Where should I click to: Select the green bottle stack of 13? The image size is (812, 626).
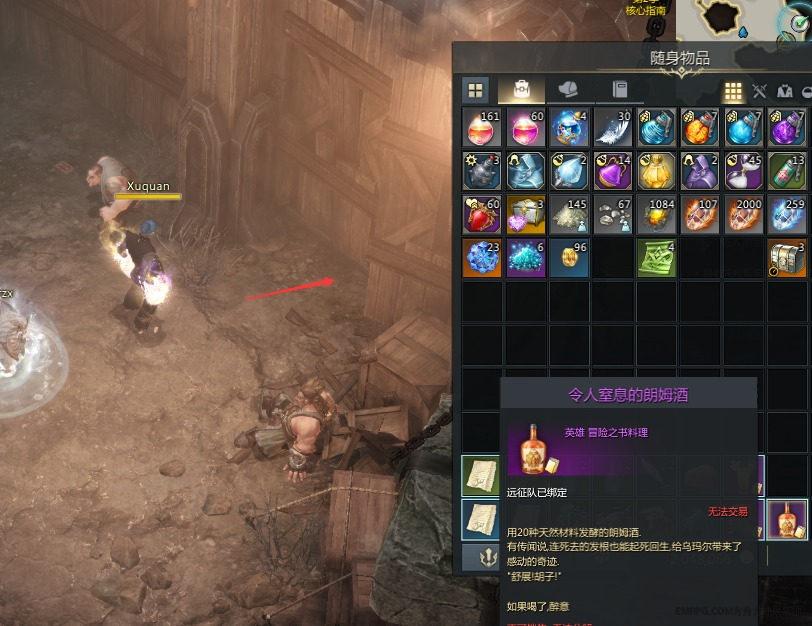[x=786, y=171]
